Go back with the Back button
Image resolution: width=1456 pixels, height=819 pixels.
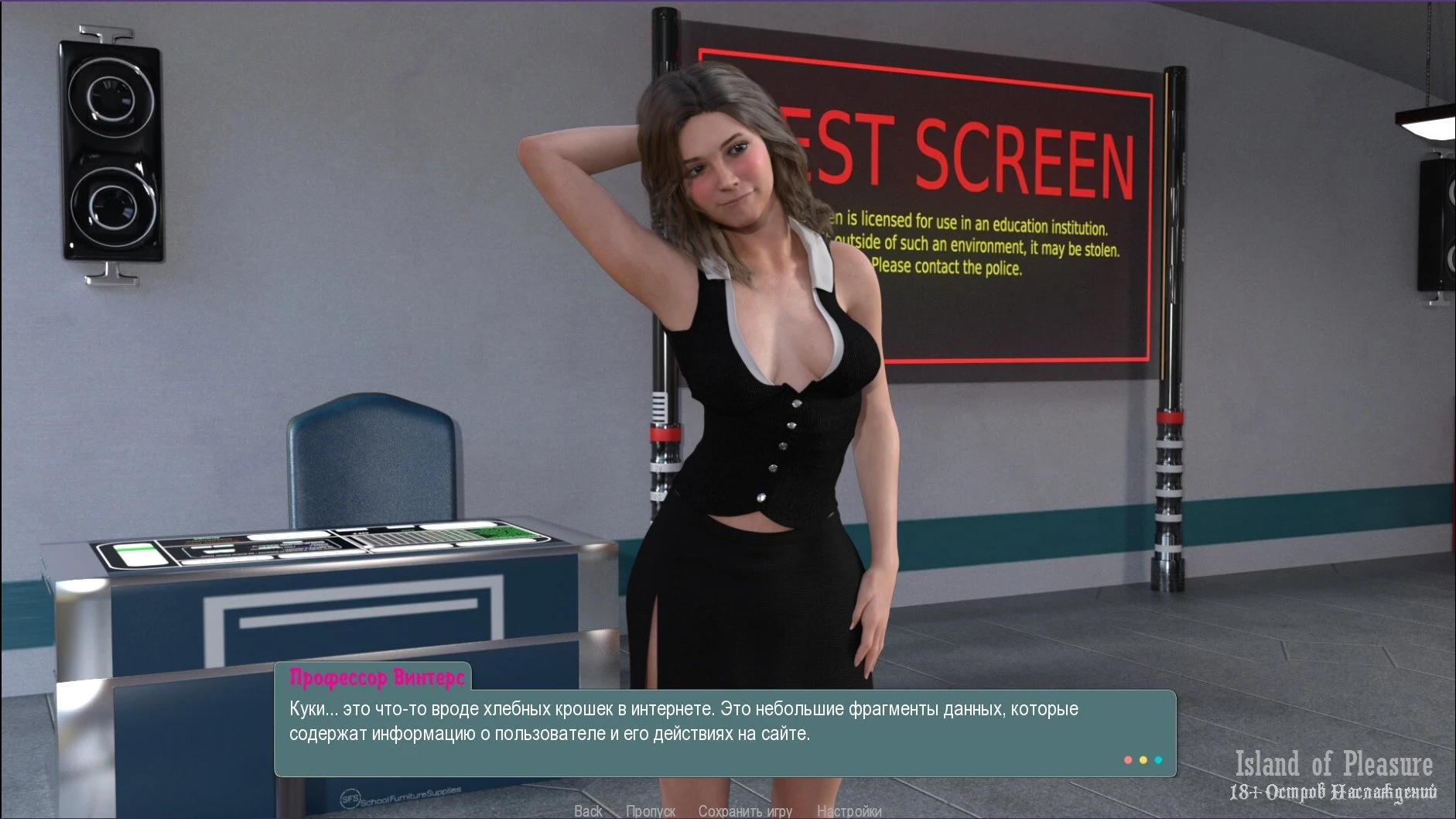(588, 810)
